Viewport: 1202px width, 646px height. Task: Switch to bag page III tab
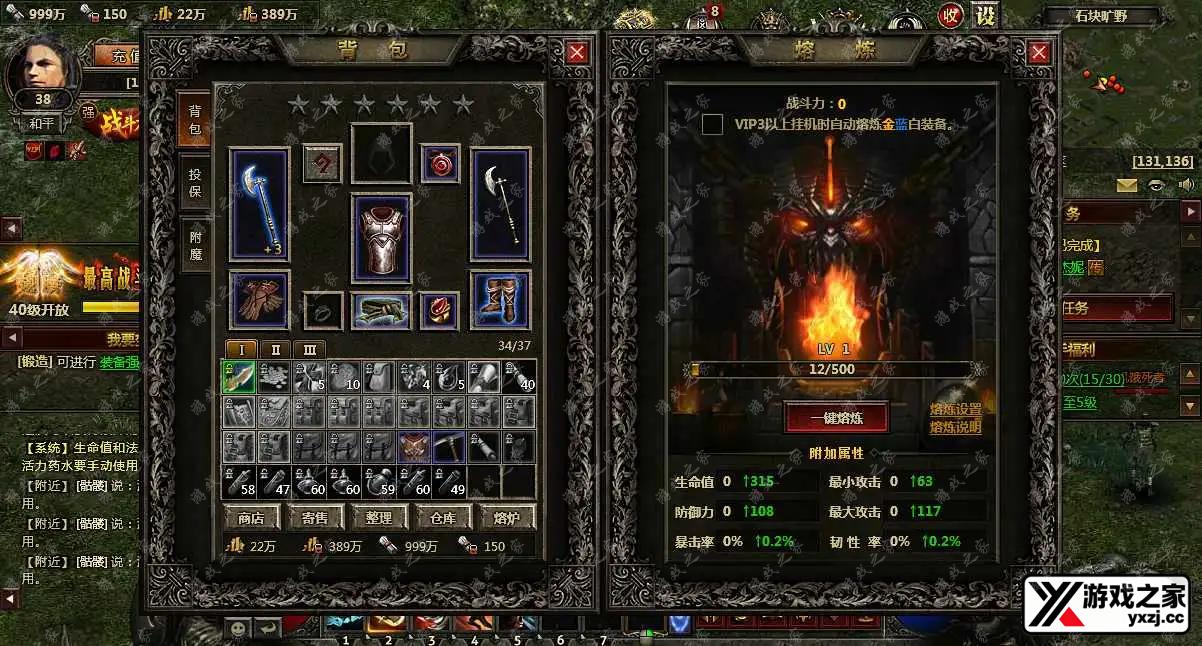pos(310,349)
